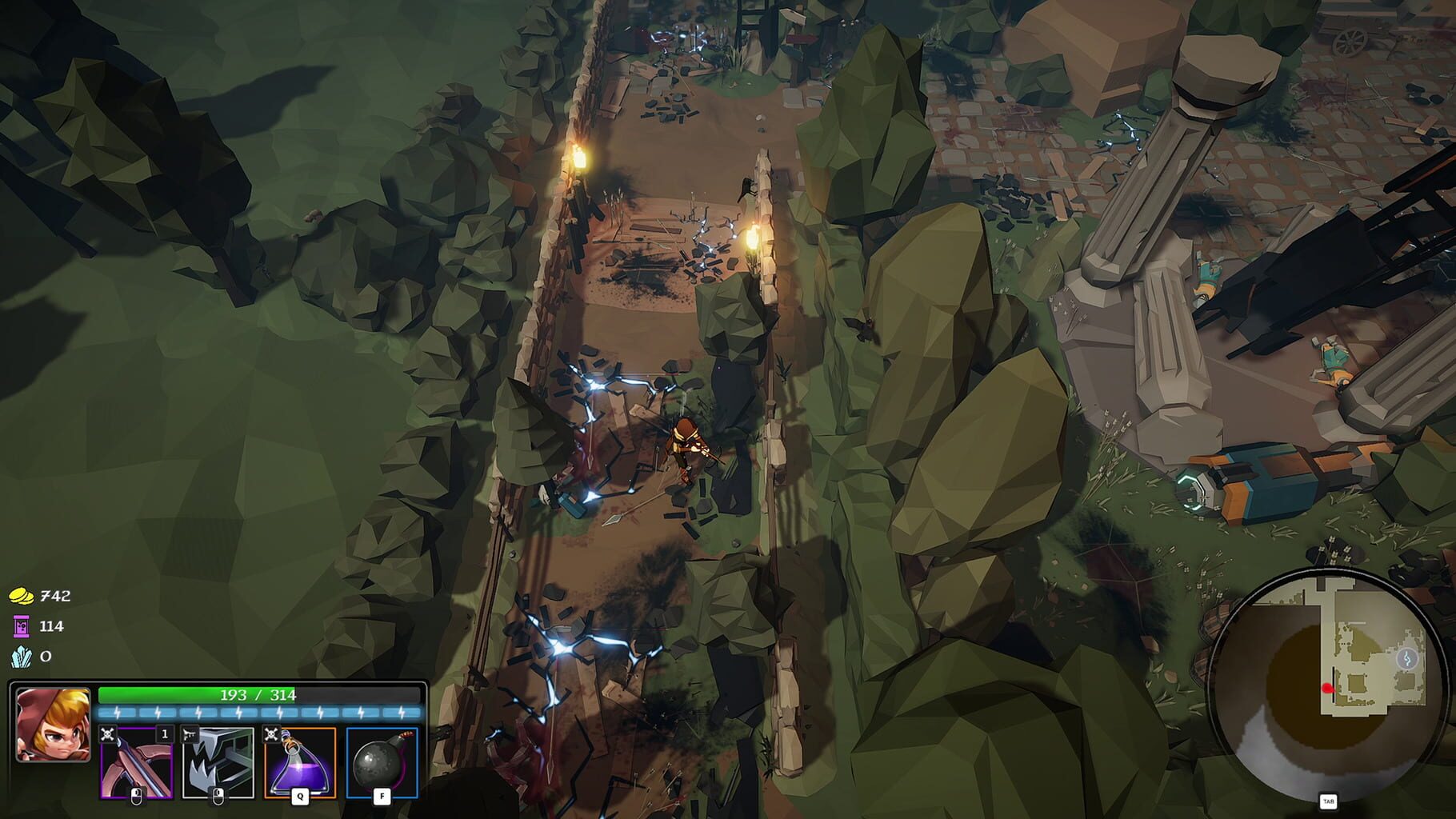
Task: Click the red player marker on minimap
Action: (1328, 688)
